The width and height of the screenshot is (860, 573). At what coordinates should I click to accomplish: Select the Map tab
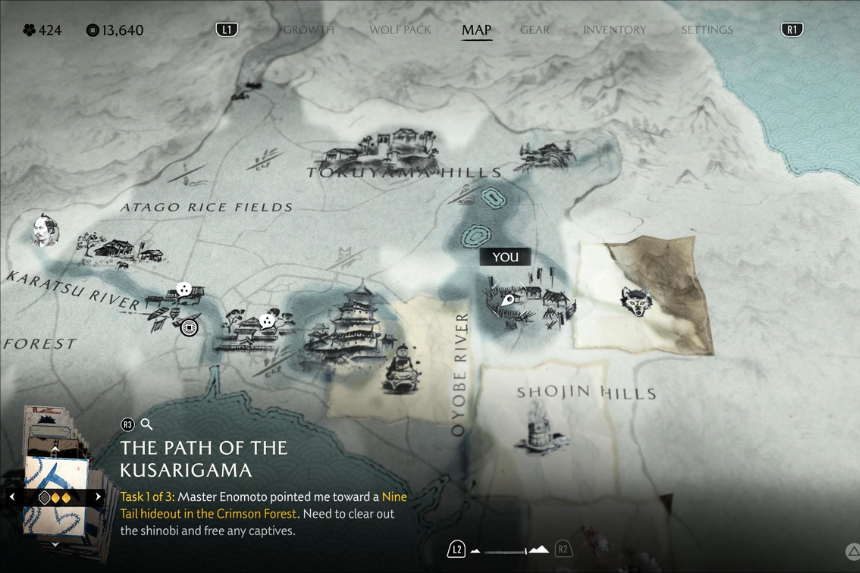[476, 30]
